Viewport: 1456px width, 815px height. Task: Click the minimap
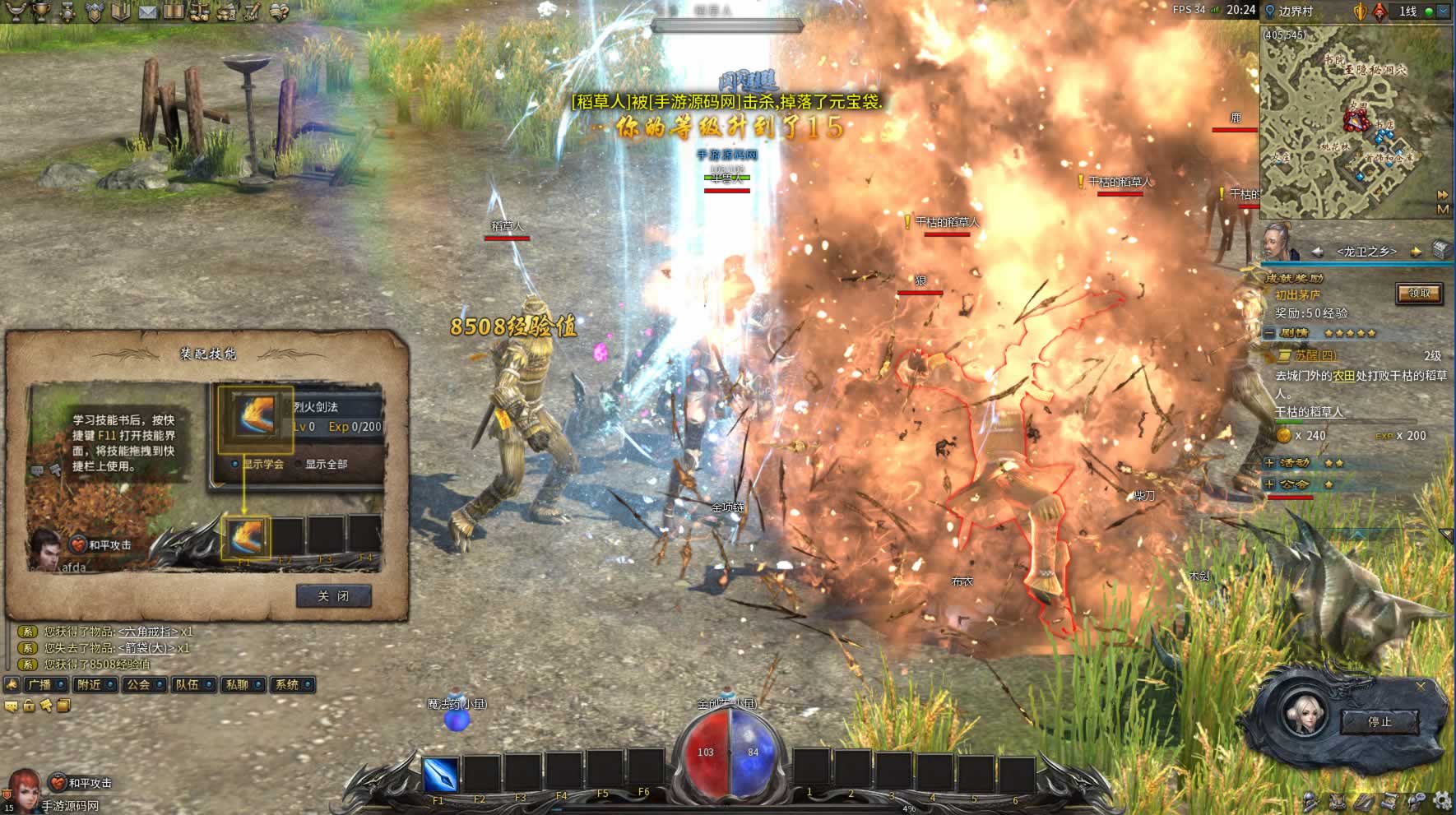tap(1349, 123)
